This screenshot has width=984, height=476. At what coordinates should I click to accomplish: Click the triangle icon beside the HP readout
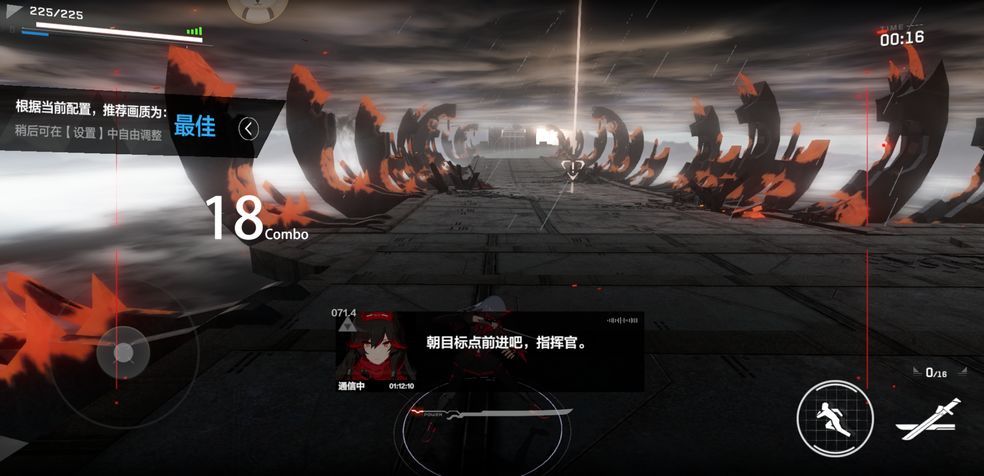coord(13,13)
